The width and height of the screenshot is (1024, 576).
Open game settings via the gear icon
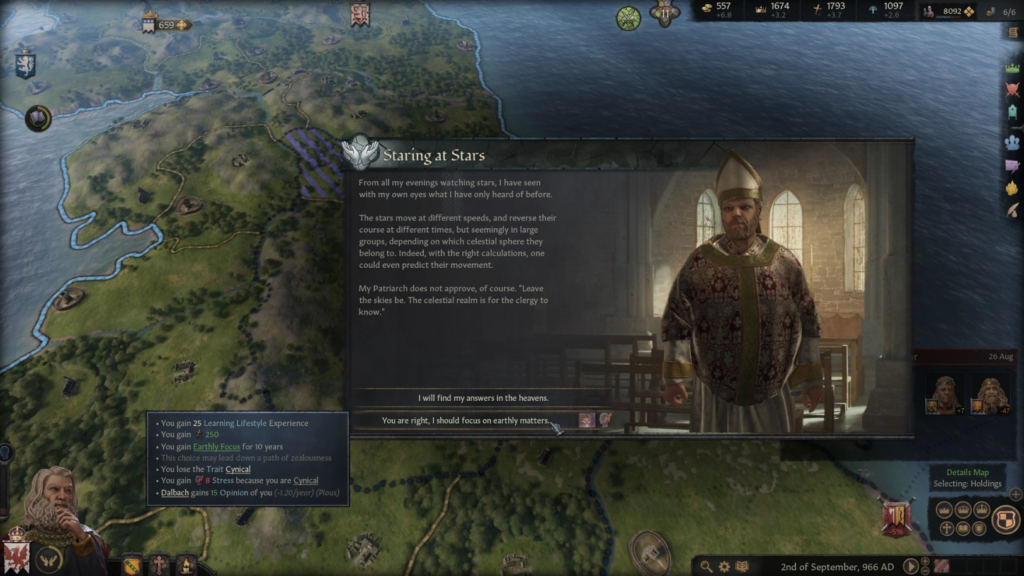pos(725,566)
